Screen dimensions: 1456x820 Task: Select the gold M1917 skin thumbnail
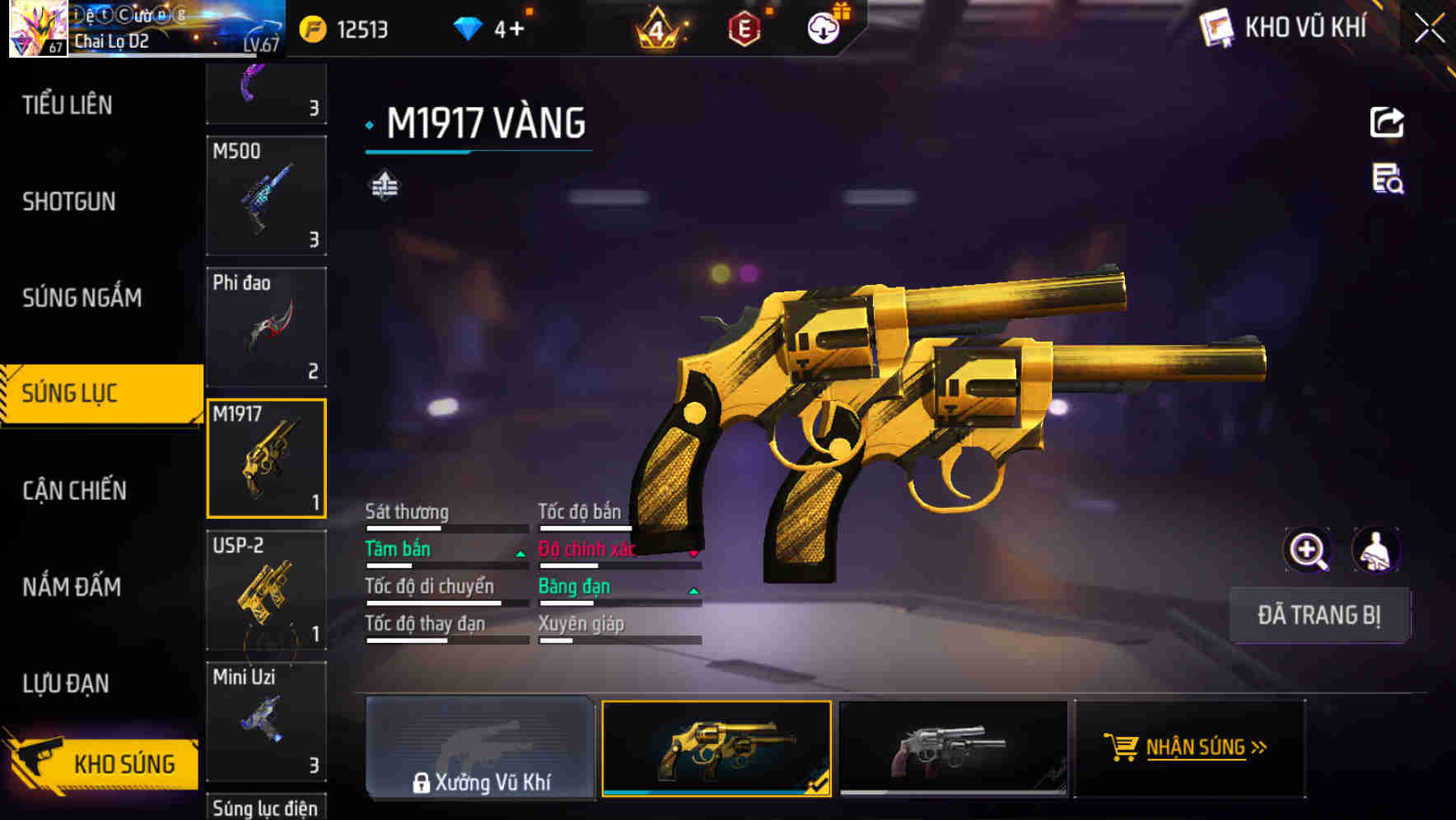[716, 748]
